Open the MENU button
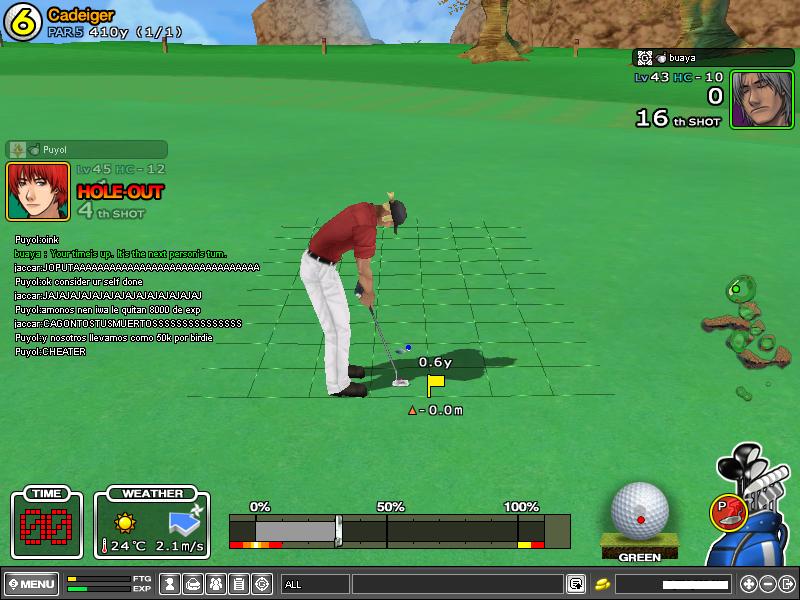 [31, 584]
